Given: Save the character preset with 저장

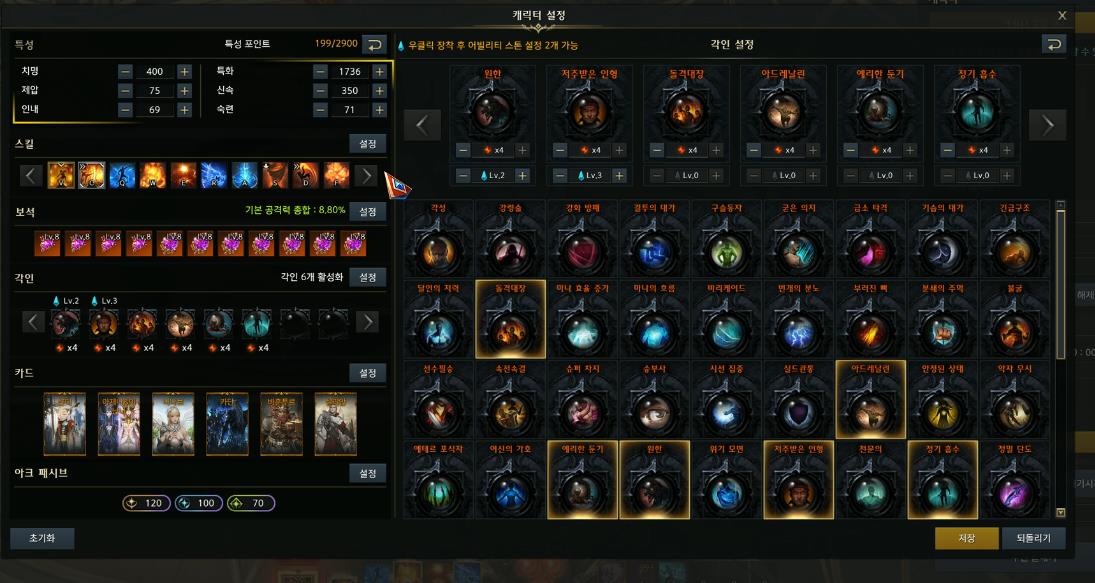Looking at the screenshot, I should coord(966,538).
